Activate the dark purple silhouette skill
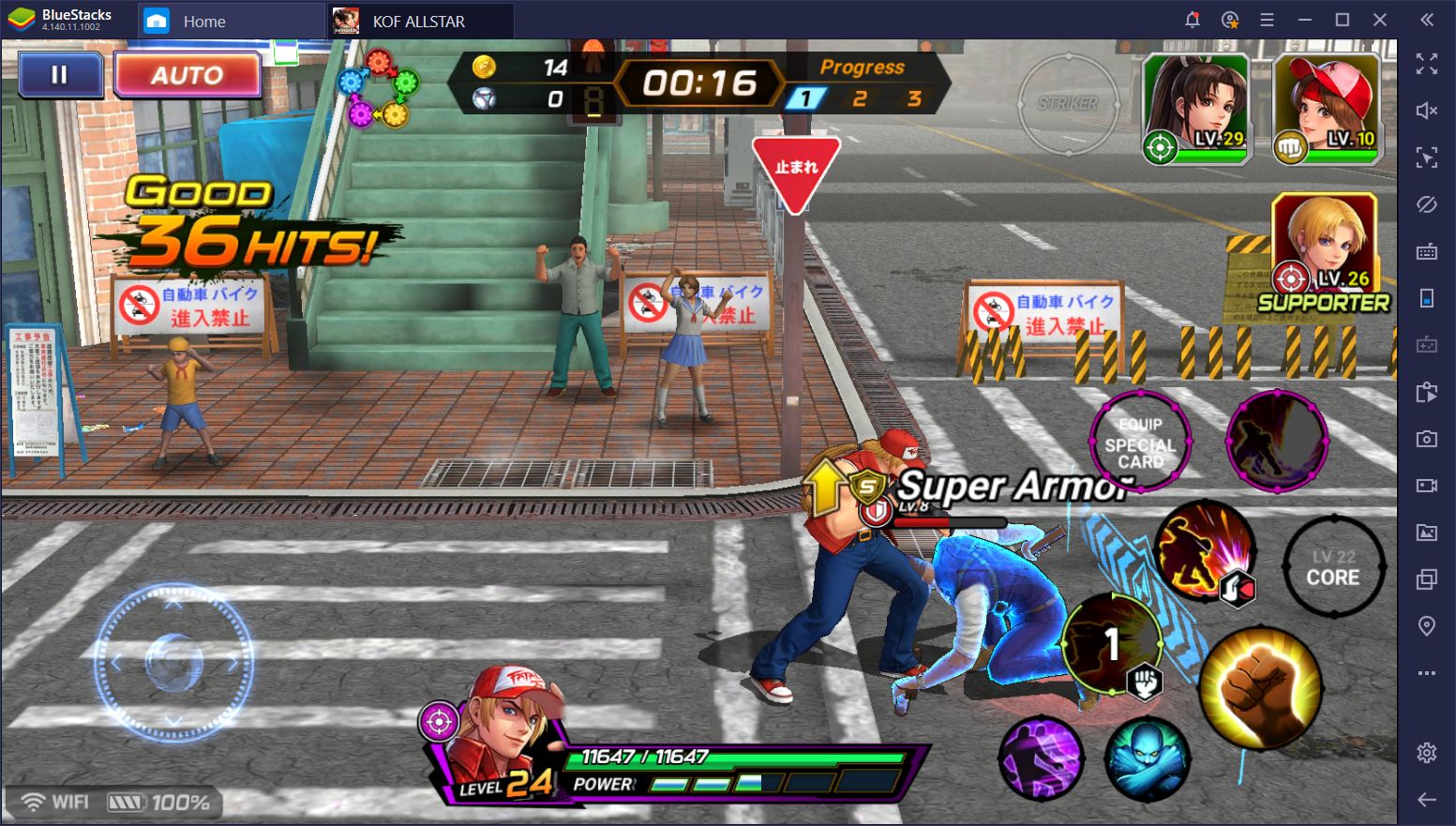1456x826 pixels. [1277, 441]
